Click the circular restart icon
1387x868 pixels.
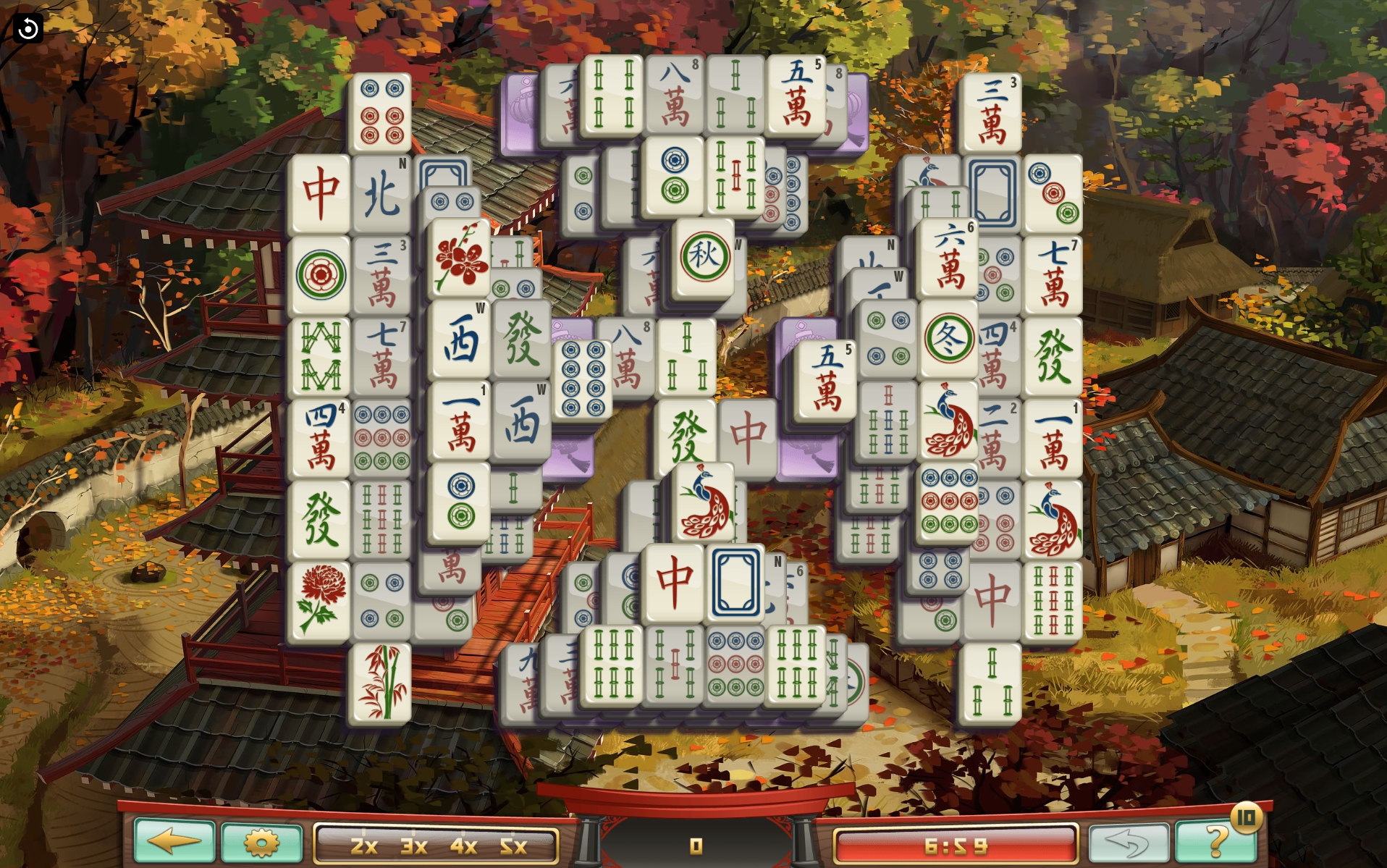[28, 28]
